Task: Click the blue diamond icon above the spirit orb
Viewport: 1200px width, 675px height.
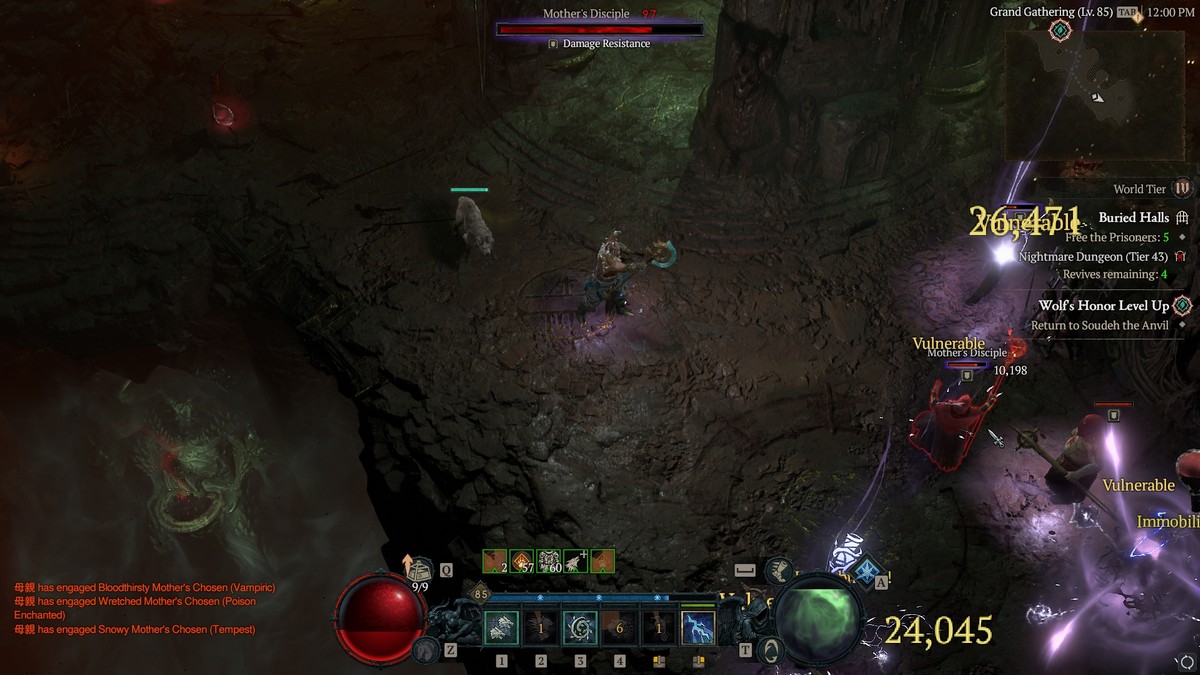Action: tap(867, 569)
